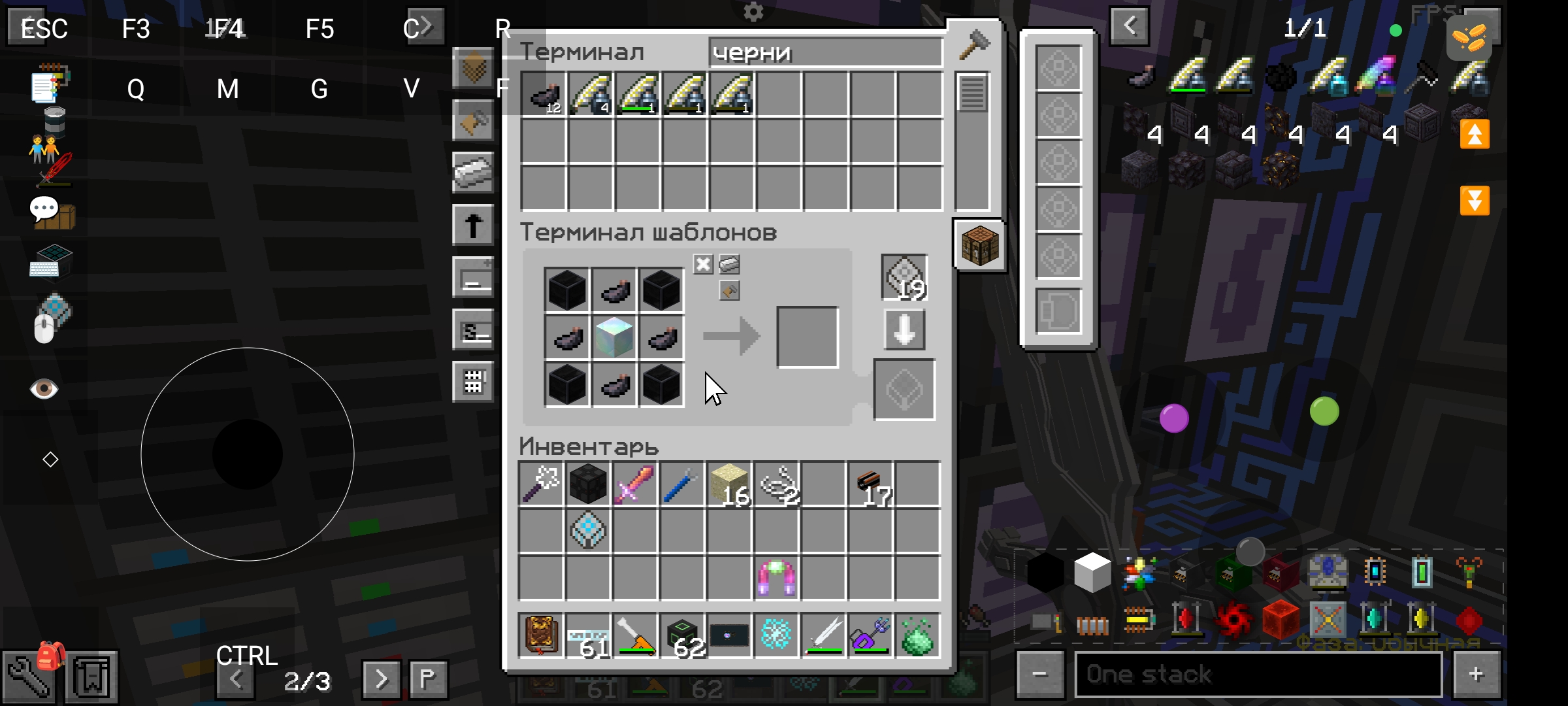Screen dimensions: 1568x706
Task: Pick the pink magnet item in inventory
Action: [x=776, y=577]
